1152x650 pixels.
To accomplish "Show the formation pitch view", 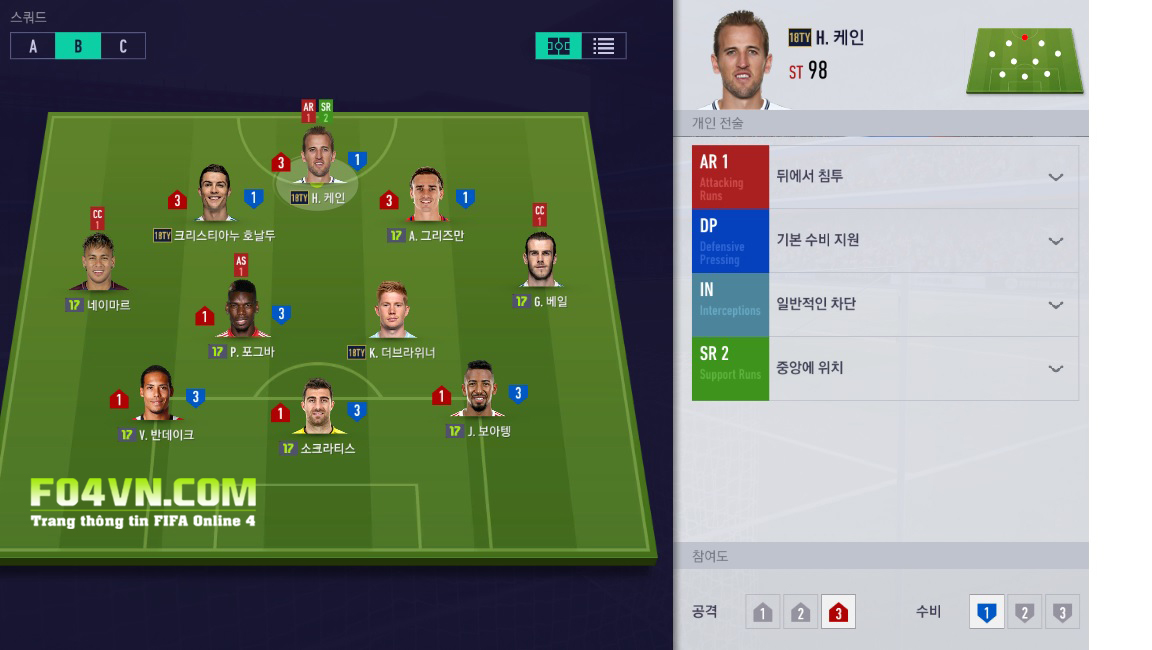I will 558,46.
